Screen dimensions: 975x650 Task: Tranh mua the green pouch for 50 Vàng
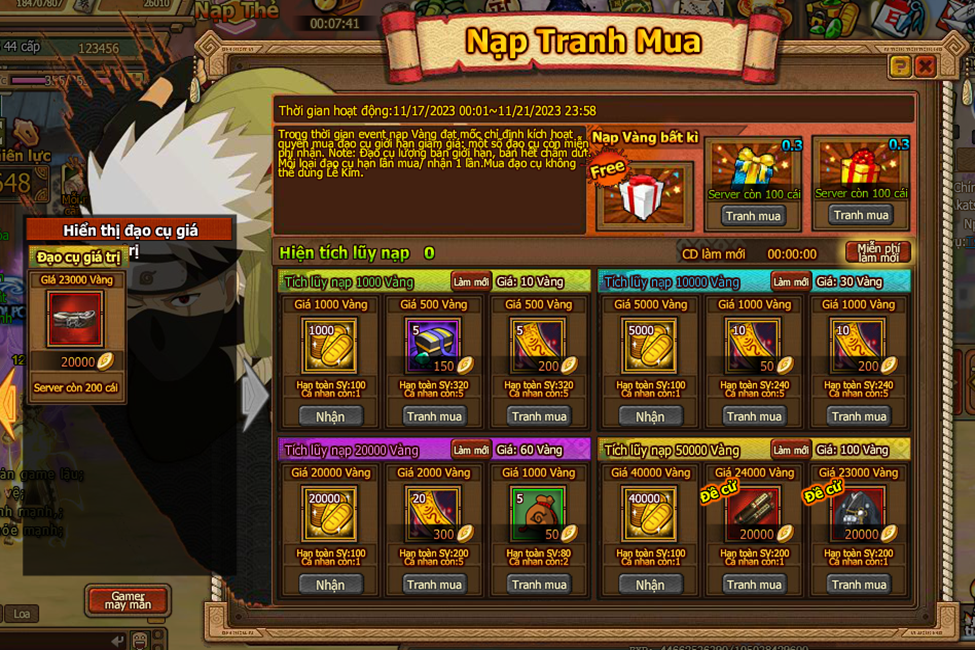coord(538,584)
